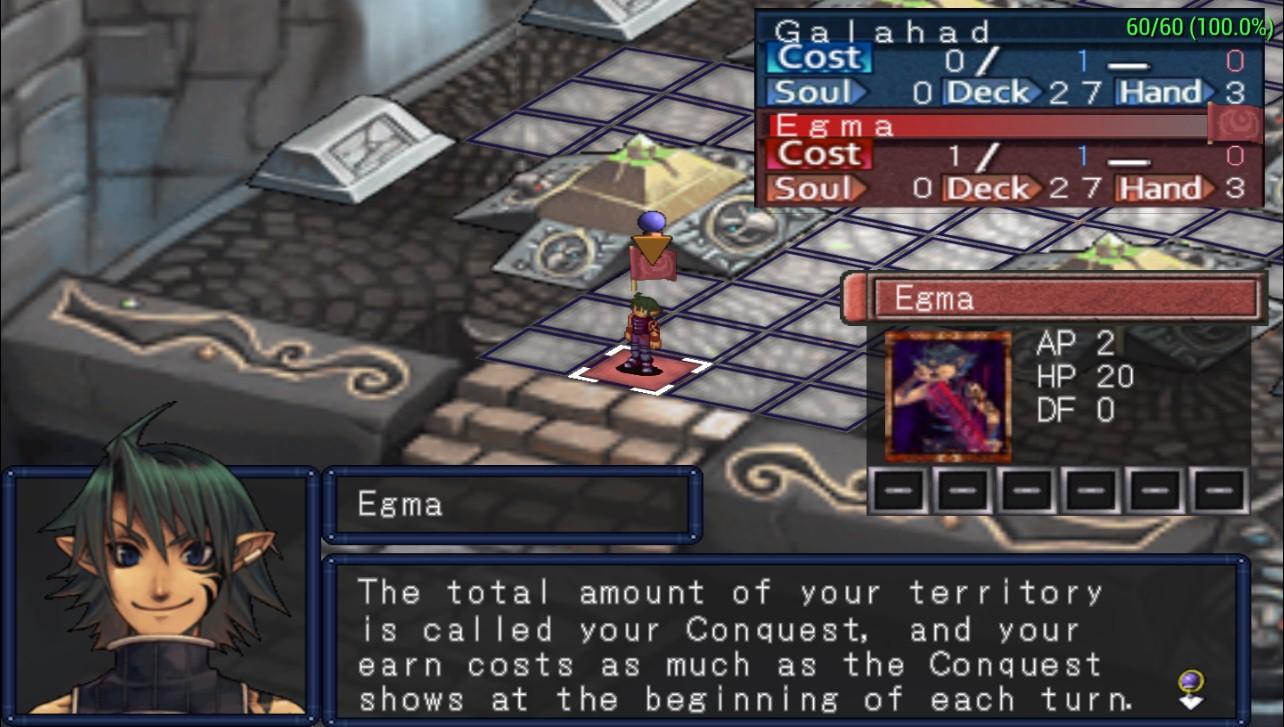Advance dialogue with the purple orb arrow
The image size is (1284, 727).
click(1191, 689)
